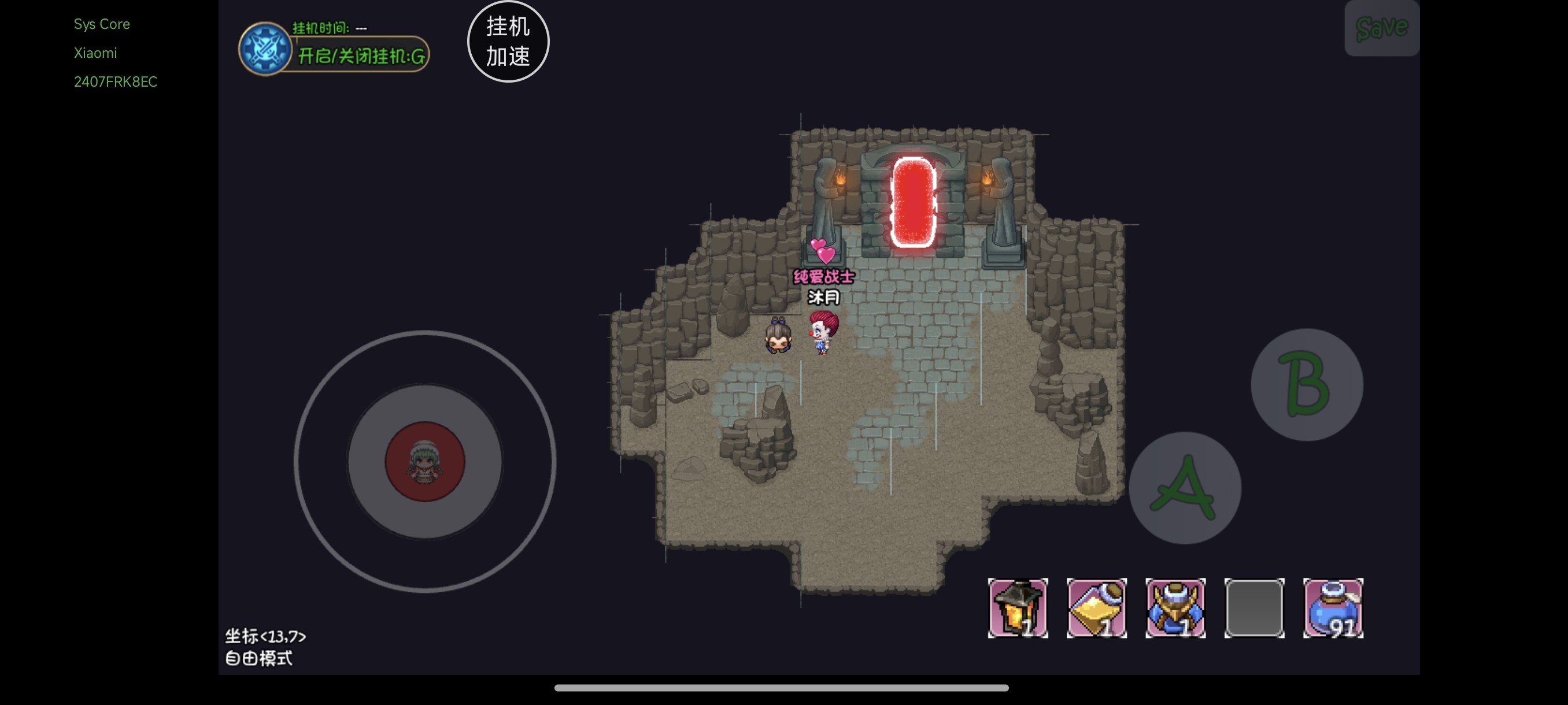
Task: Tap the 挂机加速 speed-up button
Action: pyautogui.click(x=508, y=42)
